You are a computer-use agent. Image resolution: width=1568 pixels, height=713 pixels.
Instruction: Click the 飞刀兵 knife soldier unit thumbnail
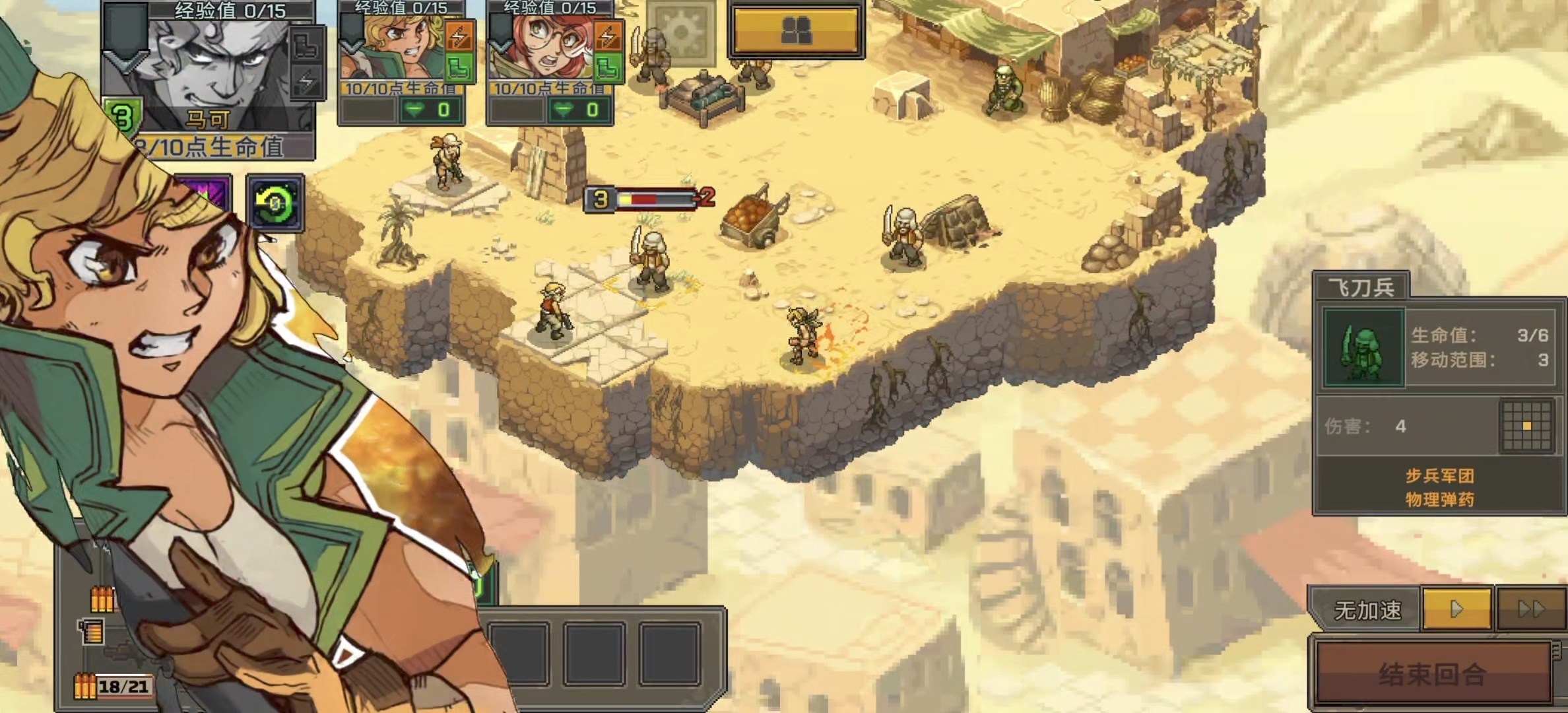1363,348
